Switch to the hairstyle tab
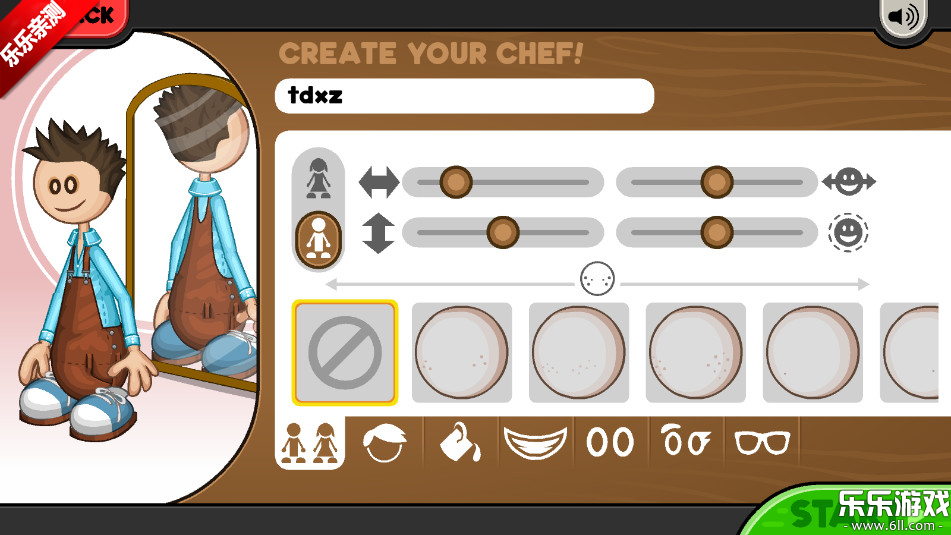Image resolution: width=951 pixels, height=535 pixels. click(384, 442)
